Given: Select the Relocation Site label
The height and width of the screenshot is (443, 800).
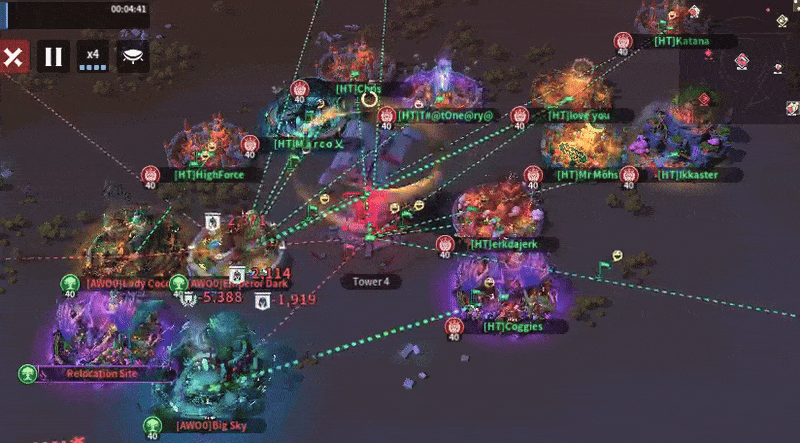Looking at the screenshot, I should point(99,373).
